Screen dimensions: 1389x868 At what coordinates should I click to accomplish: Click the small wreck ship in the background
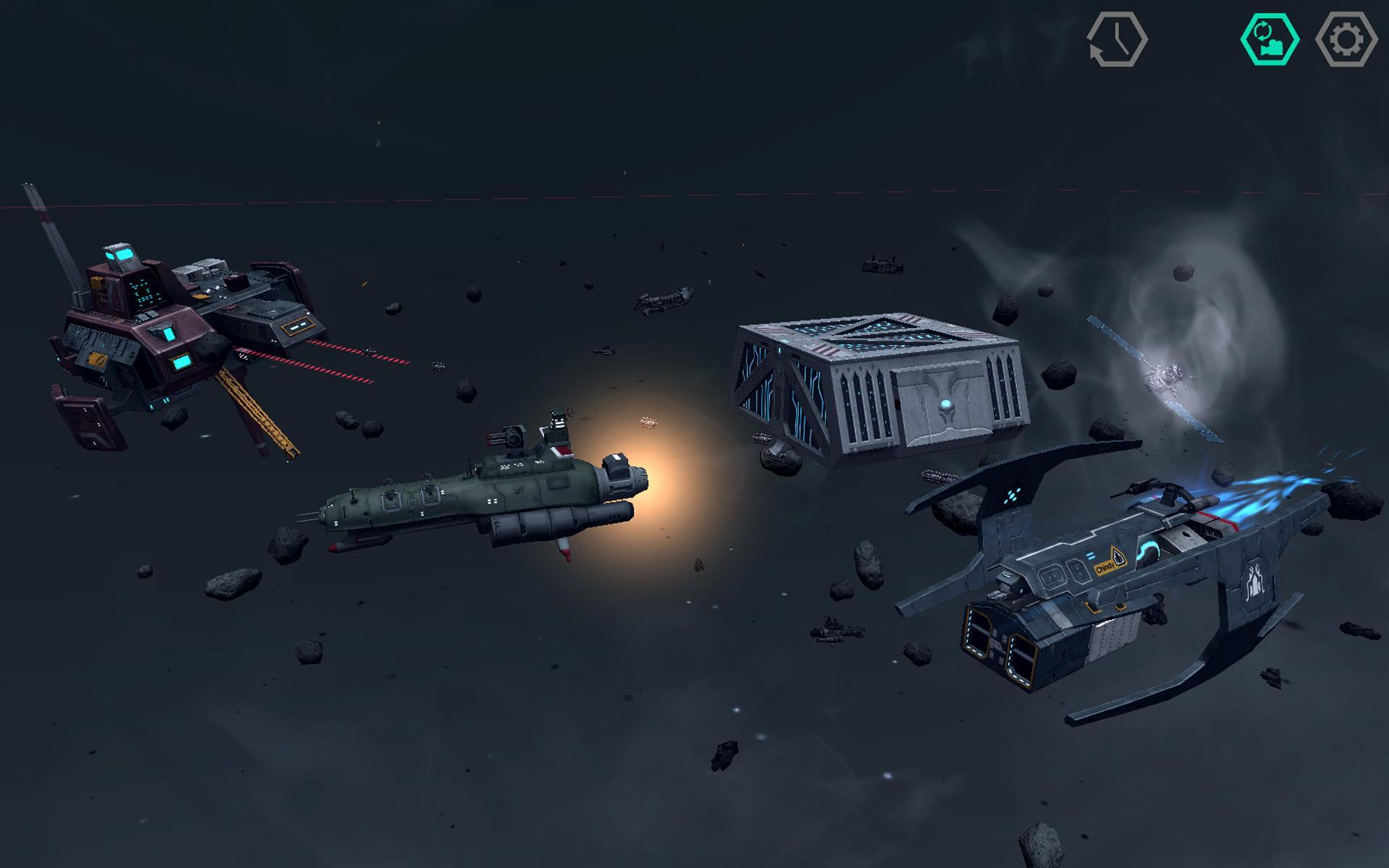click(x=662, y=300)
